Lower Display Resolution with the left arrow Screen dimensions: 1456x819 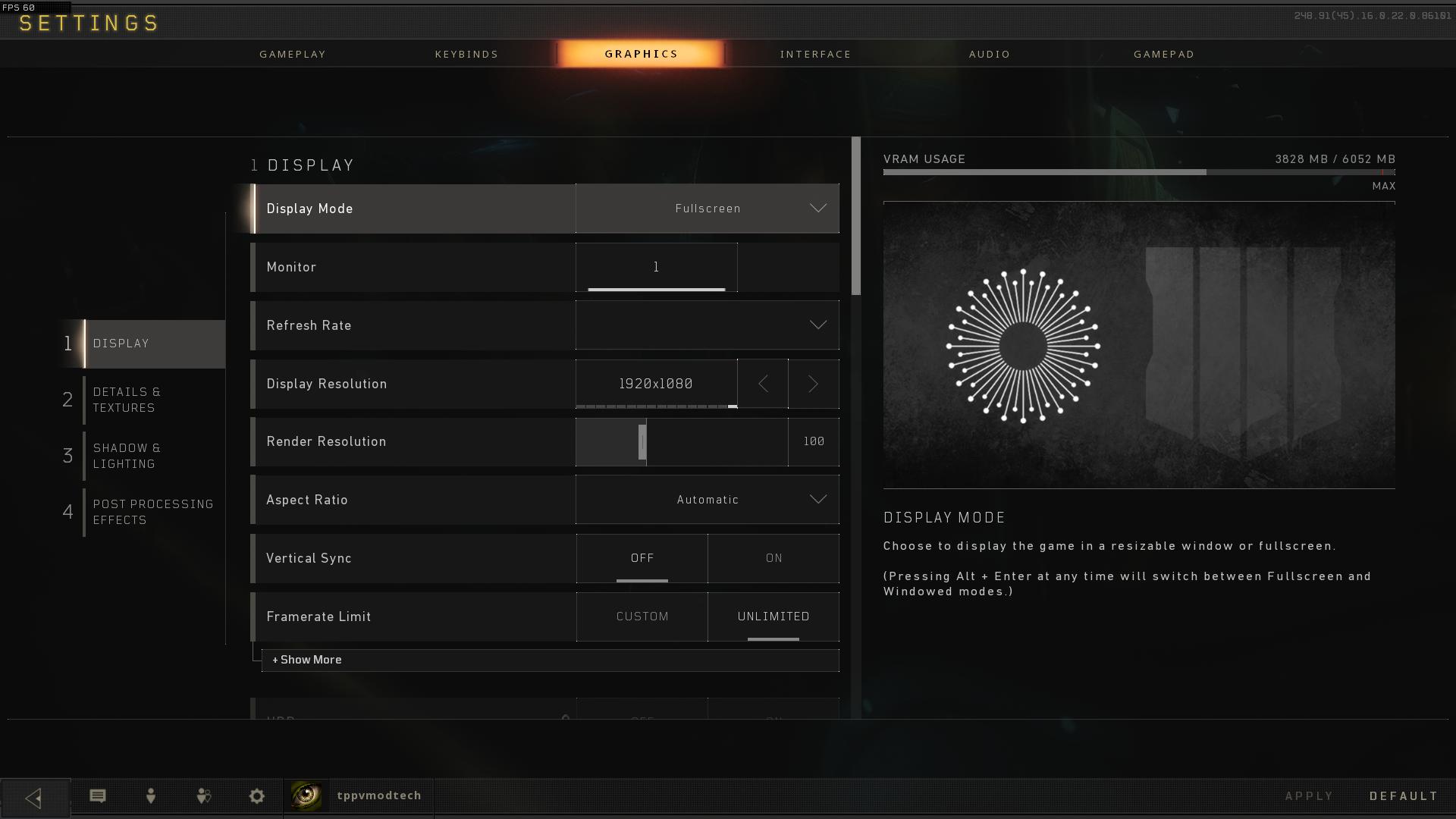click(x=763, y=384)
